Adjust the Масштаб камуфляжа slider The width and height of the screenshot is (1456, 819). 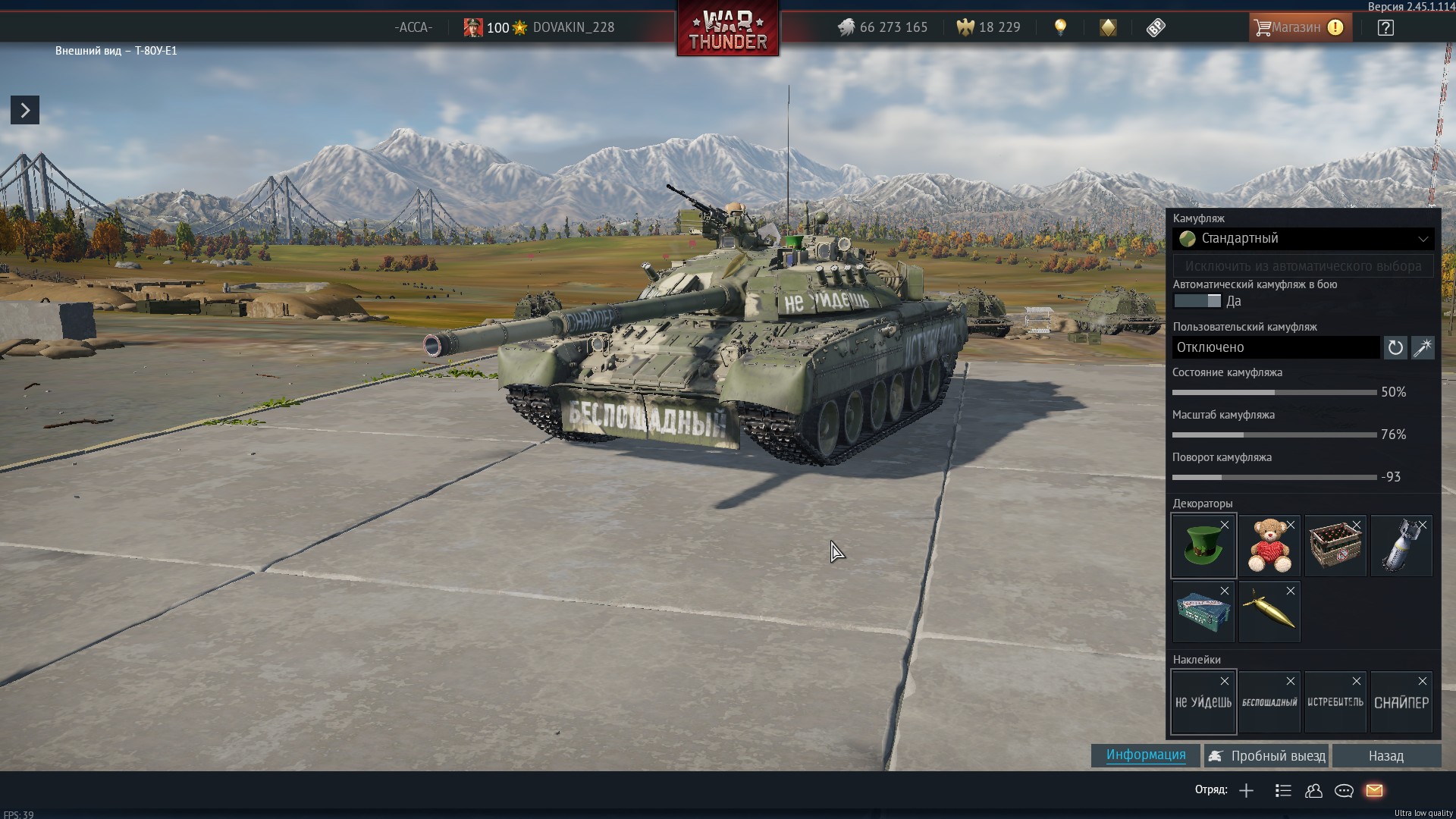(x=1274, y=435)
